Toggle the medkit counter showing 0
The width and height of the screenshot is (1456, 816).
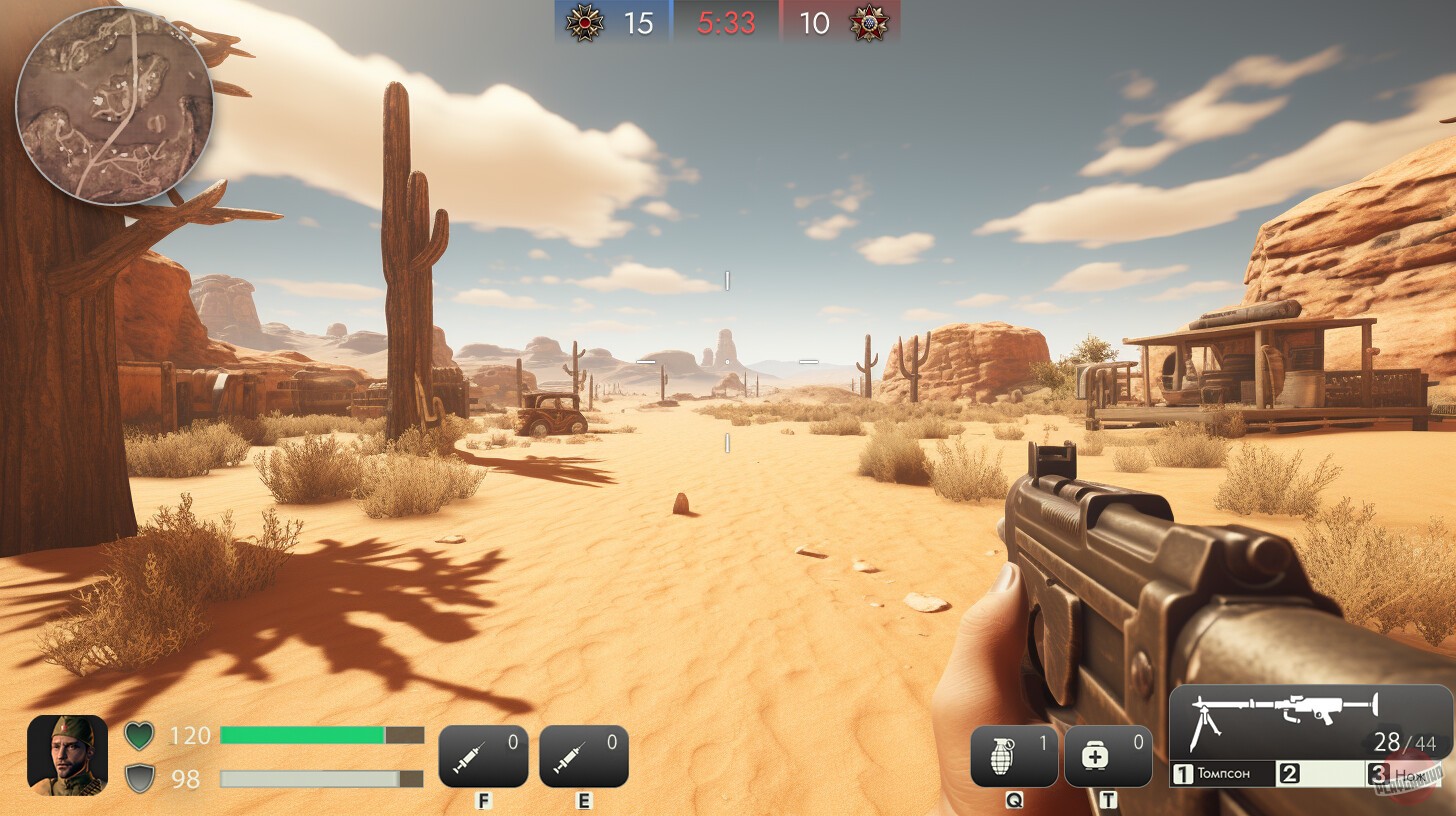[x=1140, y=743]
